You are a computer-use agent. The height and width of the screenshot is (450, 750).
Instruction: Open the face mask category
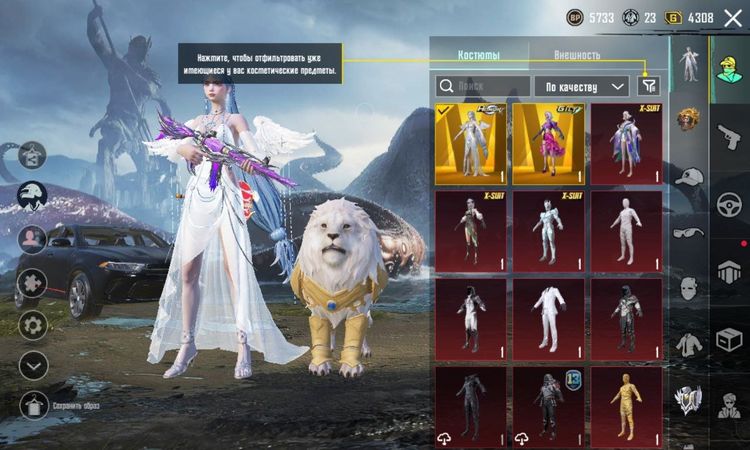point(689,288)
